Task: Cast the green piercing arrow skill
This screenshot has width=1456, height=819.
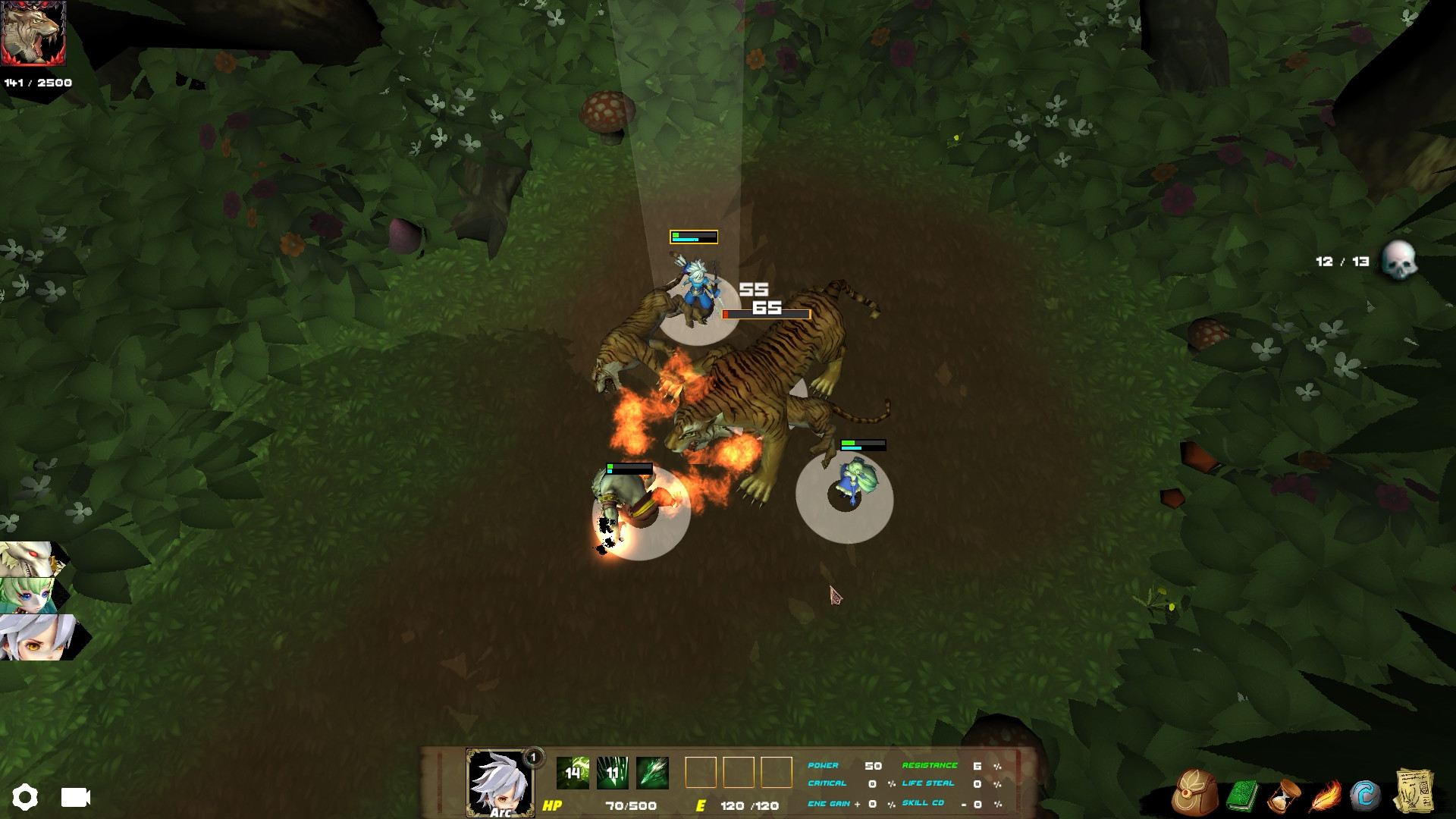Action: tap(651, 771)
